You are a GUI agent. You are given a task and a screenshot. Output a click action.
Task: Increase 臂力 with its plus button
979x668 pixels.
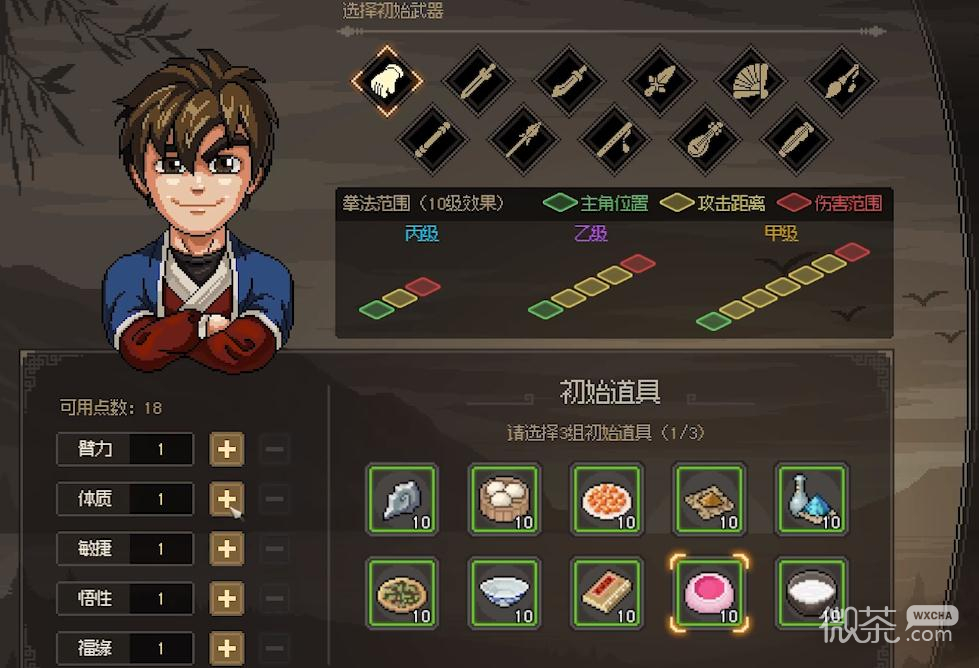click(227, 449)
